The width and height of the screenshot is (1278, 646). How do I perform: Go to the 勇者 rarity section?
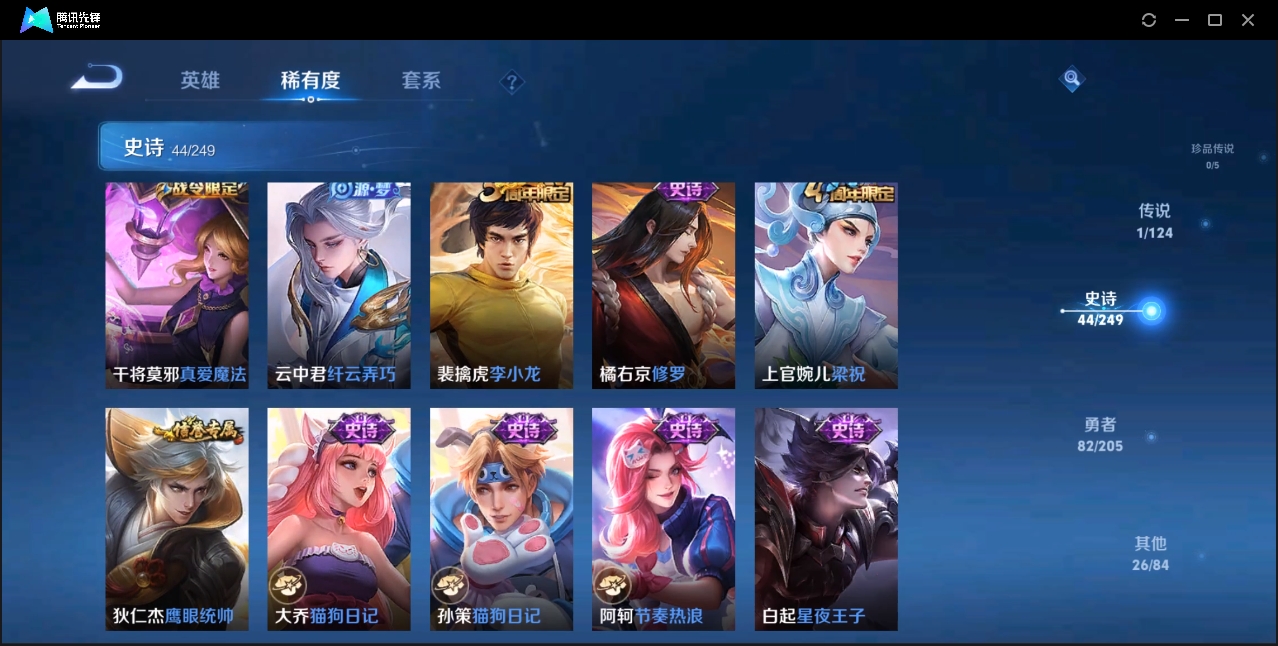1100,435
